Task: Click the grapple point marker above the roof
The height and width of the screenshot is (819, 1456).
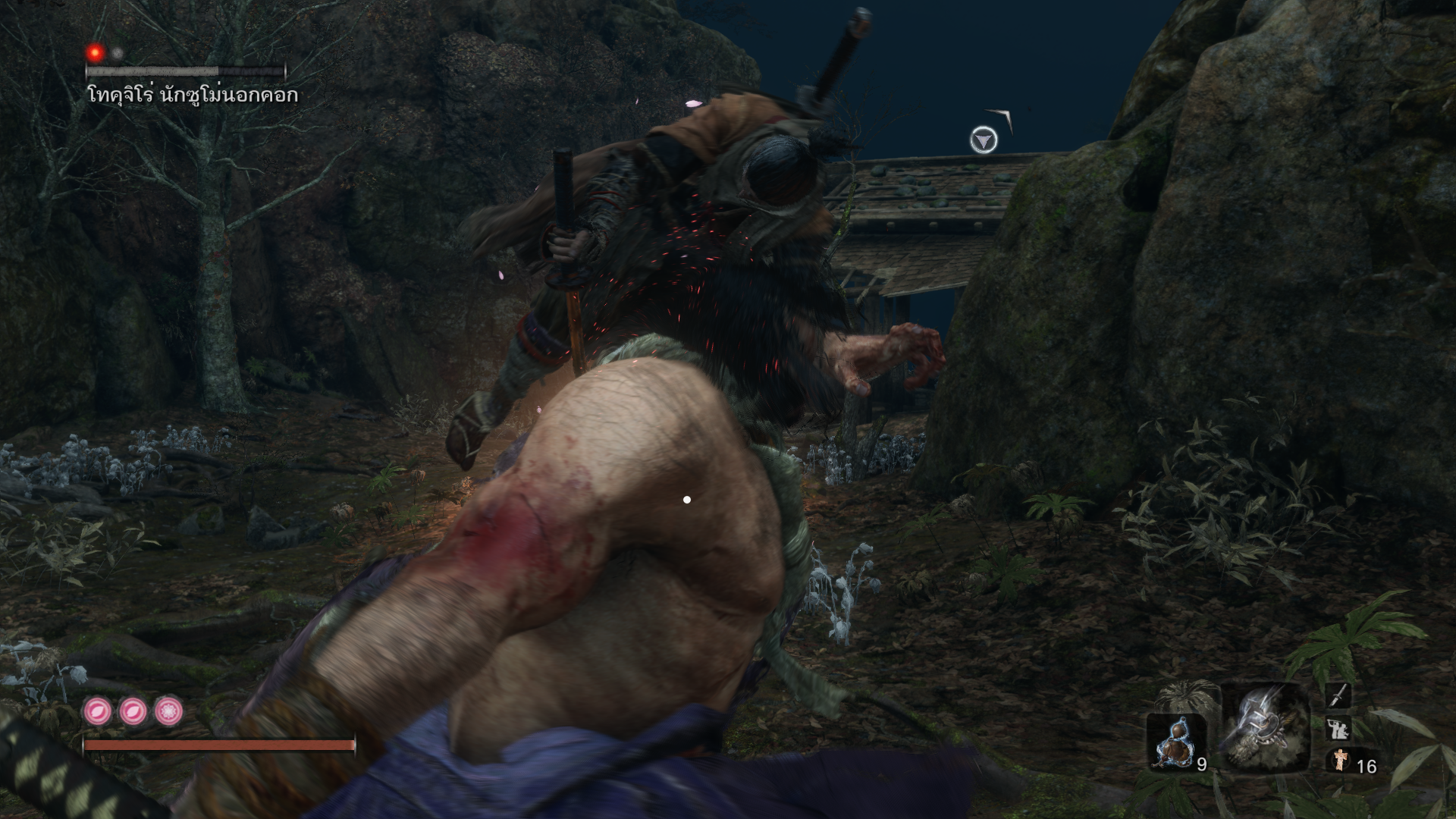Action: [x=984, y=140]
